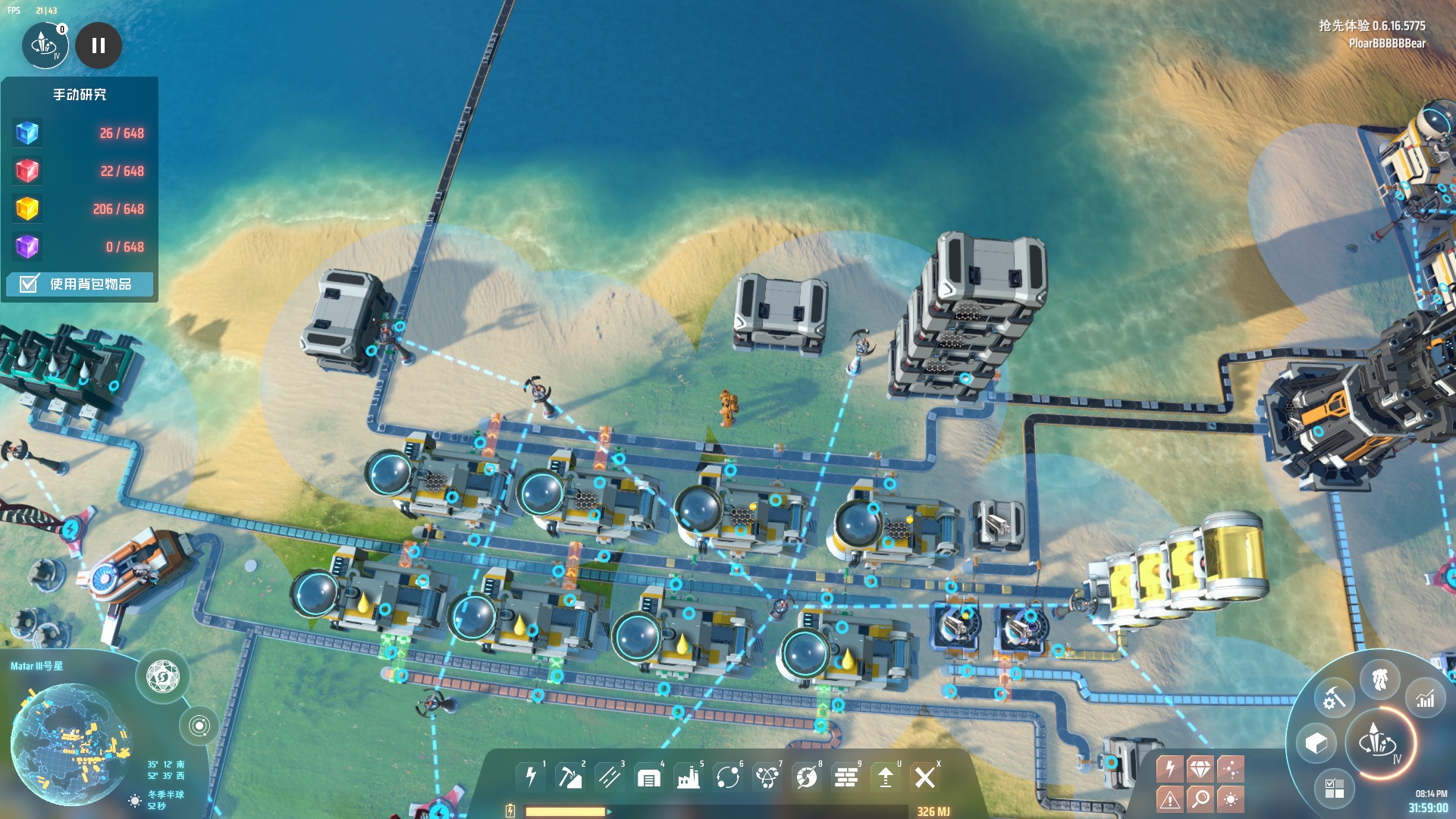Select the factory production build category
The image size is (1456, 819).
689,777
